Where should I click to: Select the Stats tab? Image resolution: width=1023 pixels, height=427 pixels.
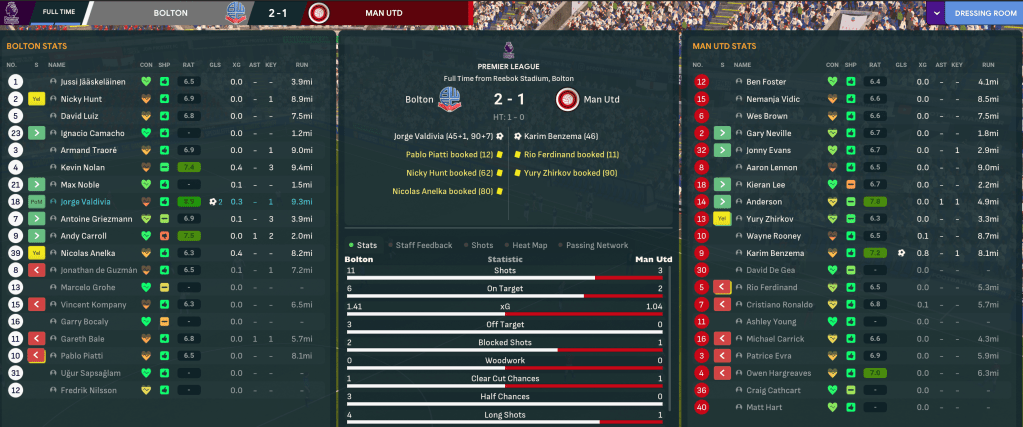click(x=366, y=245)
